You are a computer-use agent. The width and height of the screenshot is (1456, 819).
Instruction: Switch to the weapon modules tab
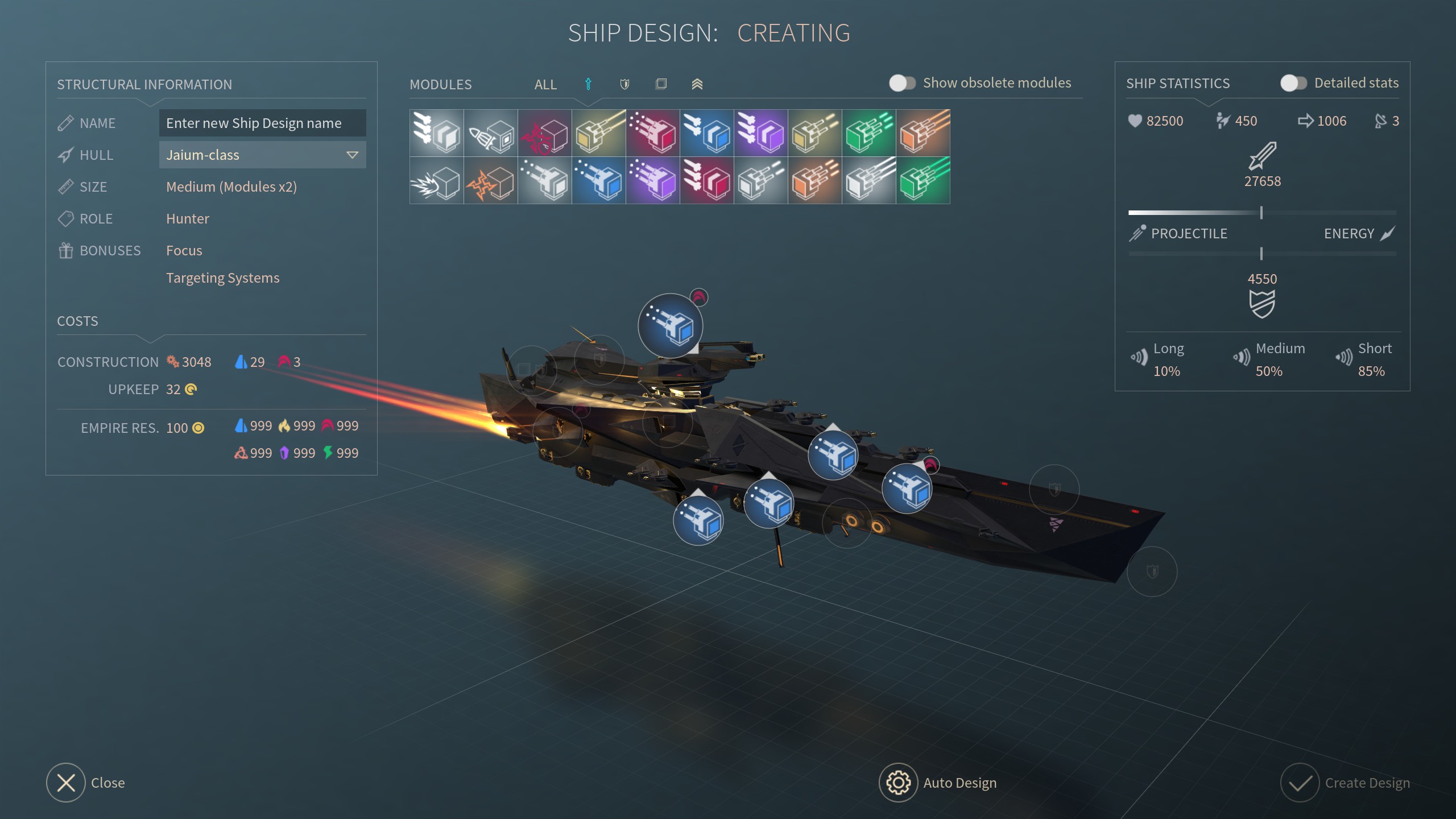tap(588, 84)
